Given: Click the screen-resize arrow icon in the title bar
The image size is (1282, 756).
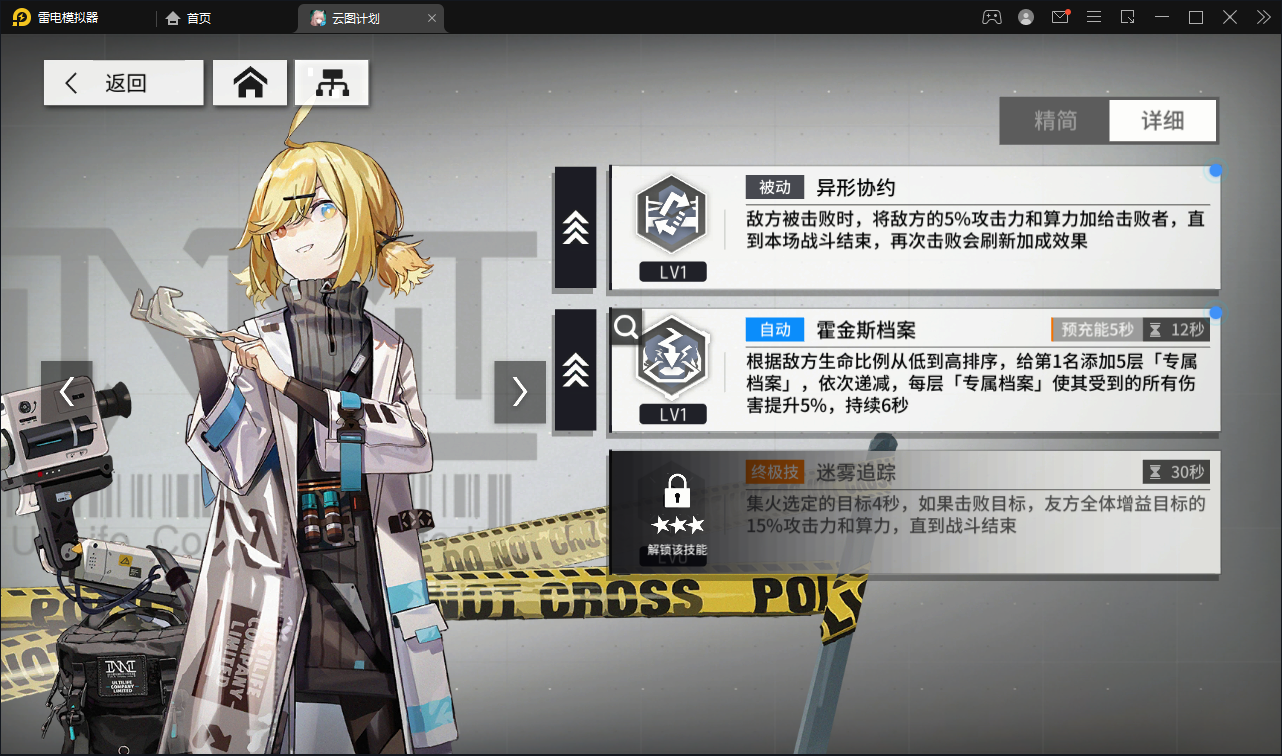Looking at the screenshot, I should pyautogui.click(x=1127, y=16).
